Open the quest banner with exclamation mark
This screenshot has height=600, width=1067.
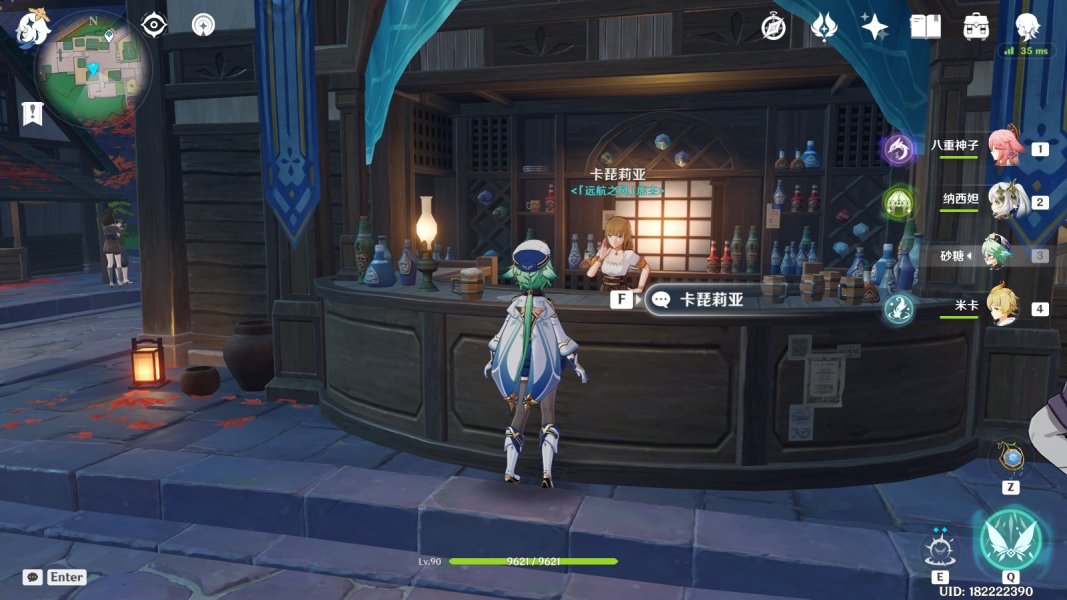[x=32, y=113]
